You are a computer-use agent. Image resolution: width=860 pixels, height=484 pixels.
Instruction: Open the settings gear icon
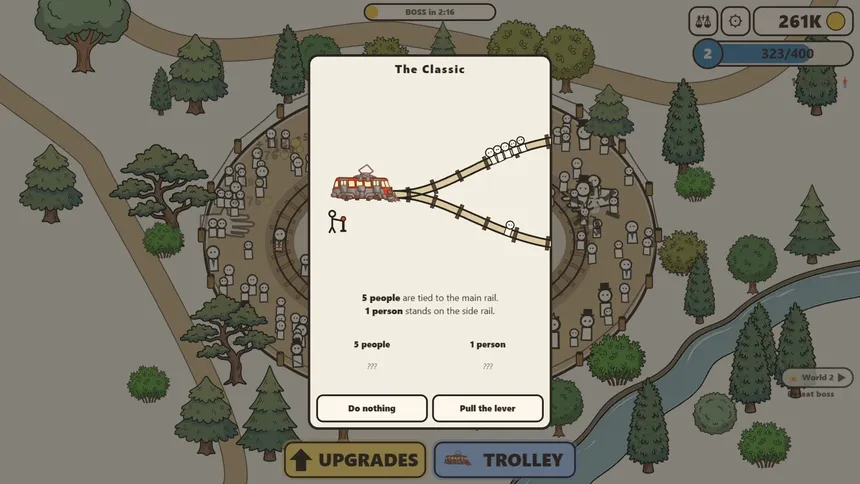click(x=736, y=21)
